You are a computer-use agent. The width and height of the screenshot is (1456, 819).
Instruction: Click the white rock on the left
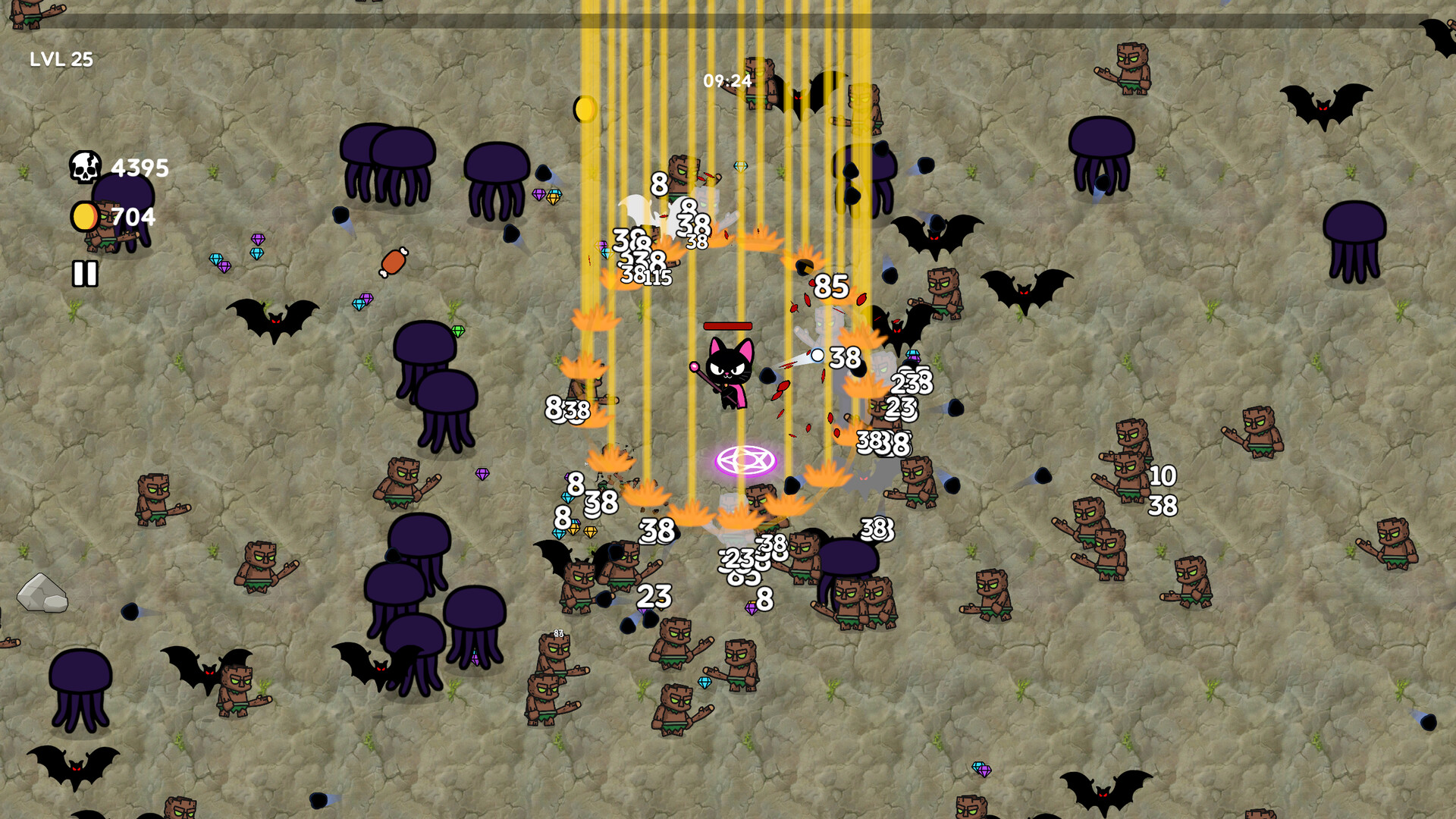42,591
